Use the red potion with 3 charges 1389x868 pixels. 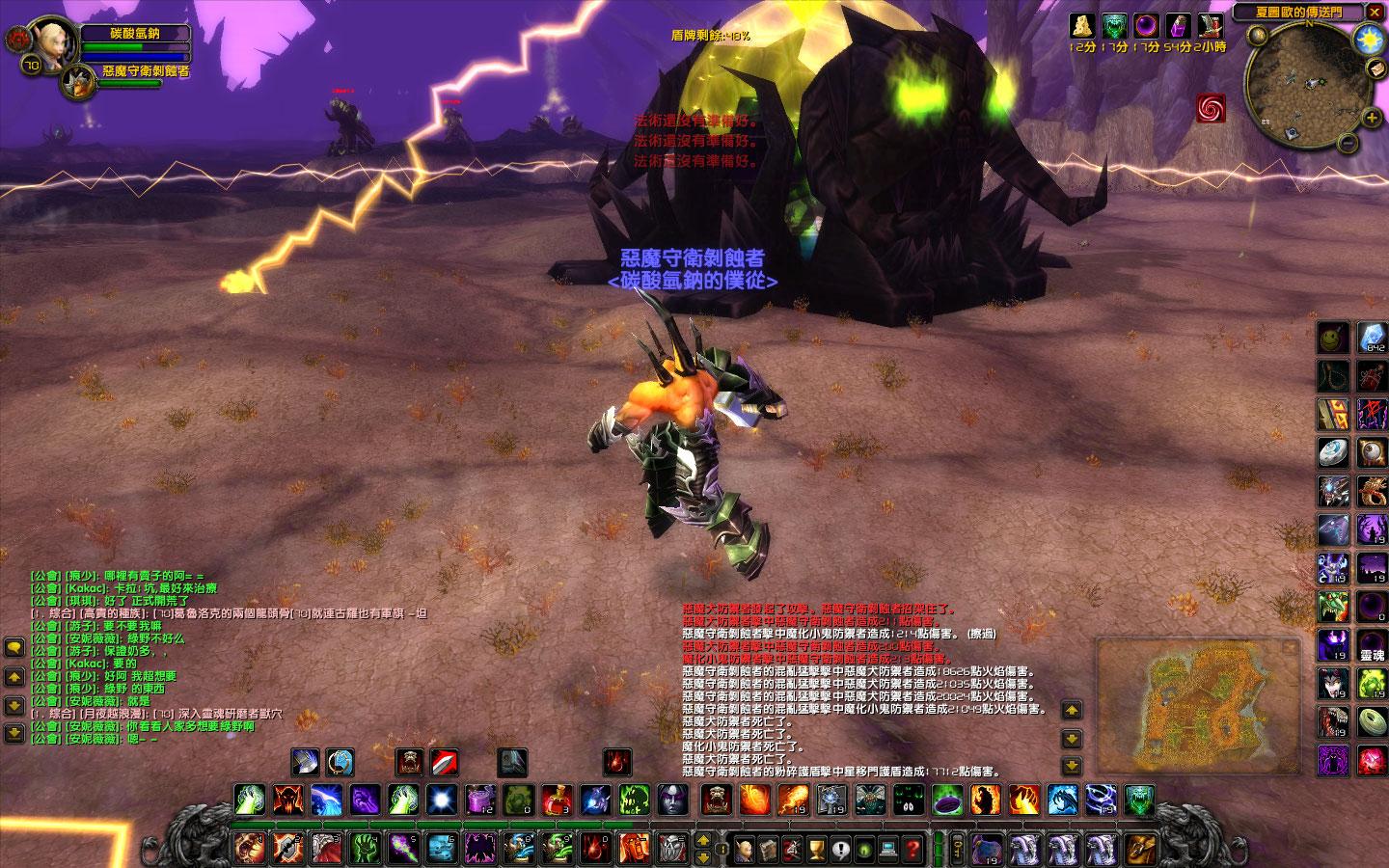(557, 800)
